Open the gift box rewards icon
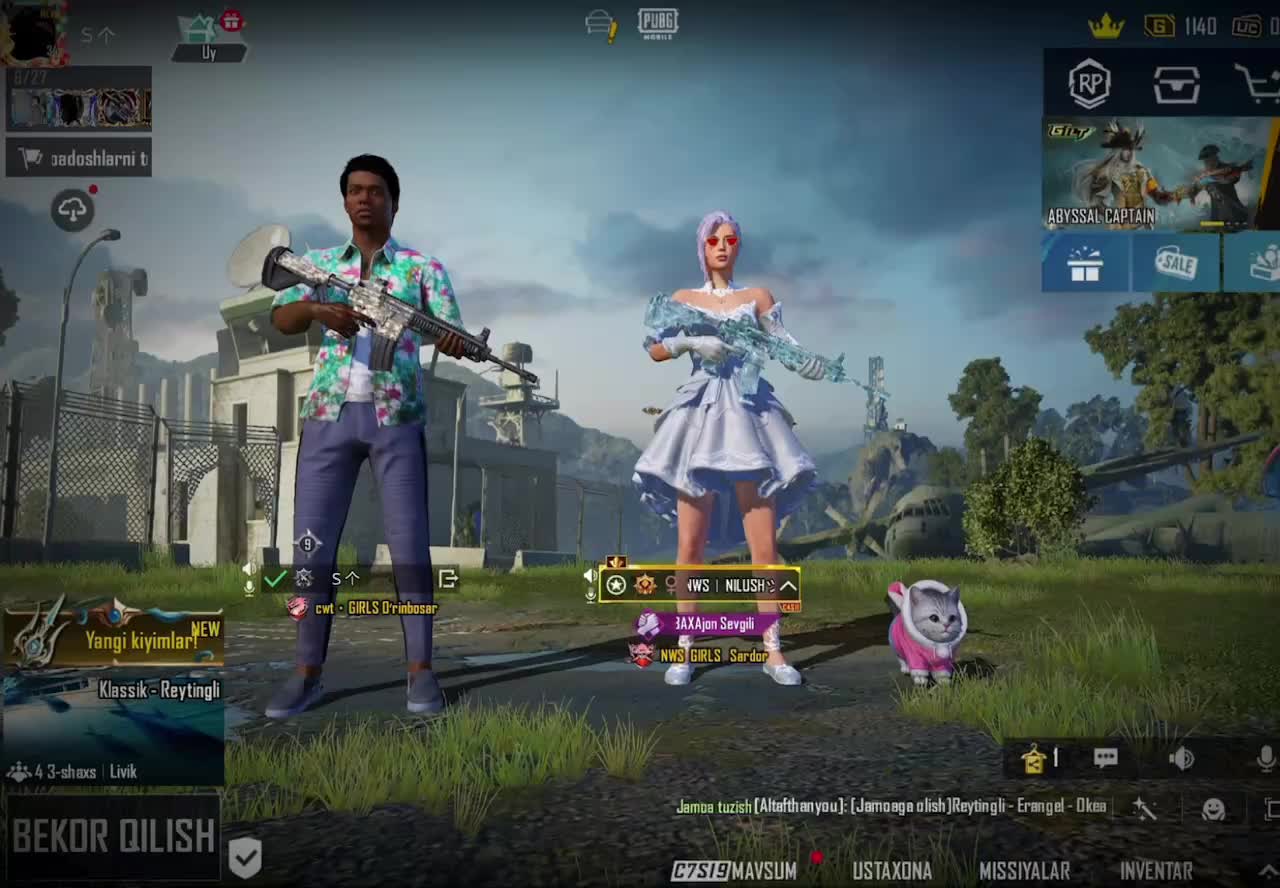This screenshot has width=1280, height=888. [x=1085, y=263]
